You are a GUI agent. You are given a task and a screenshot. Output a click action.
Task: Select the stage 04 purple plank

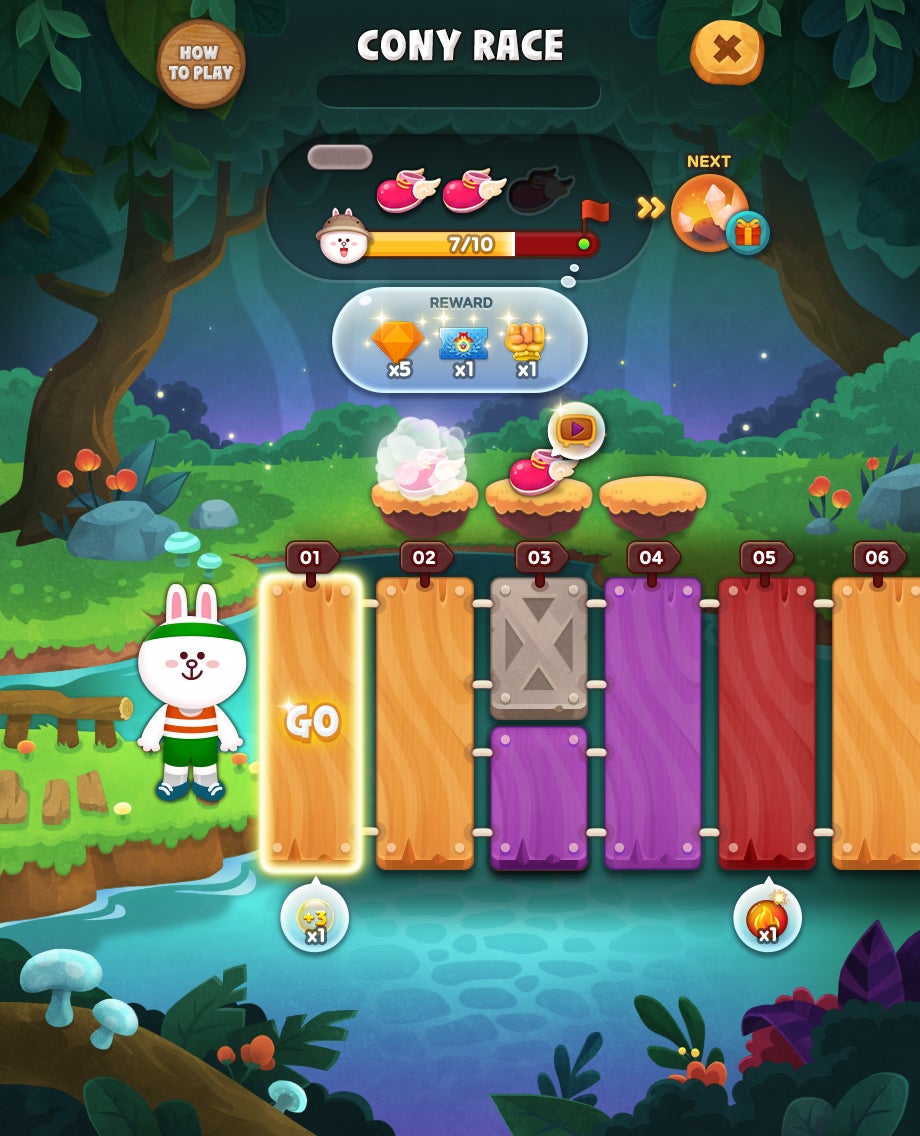coord(652,721)
